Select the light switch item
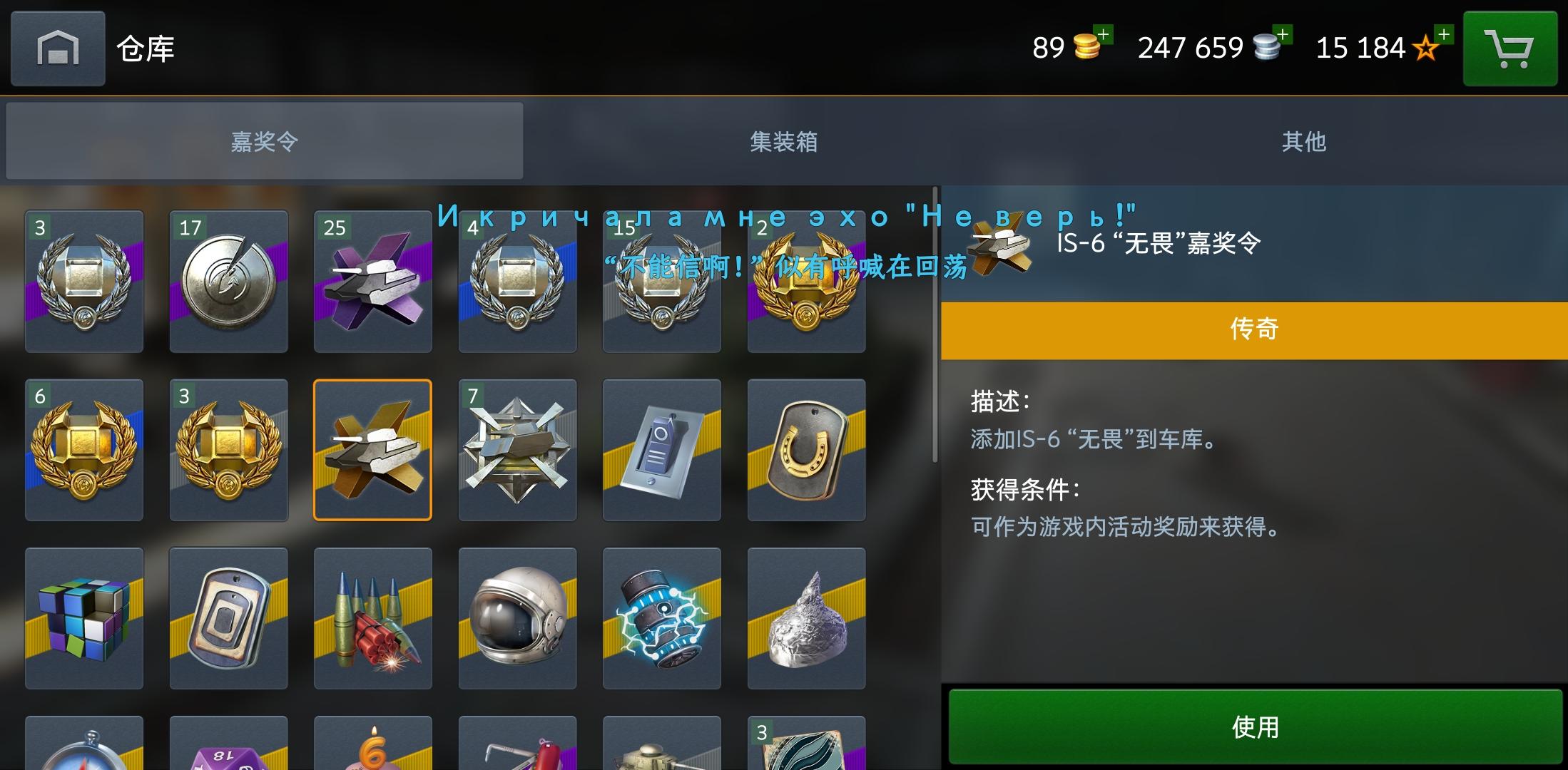Screen dimensions: 1568x770 [662, 451]
